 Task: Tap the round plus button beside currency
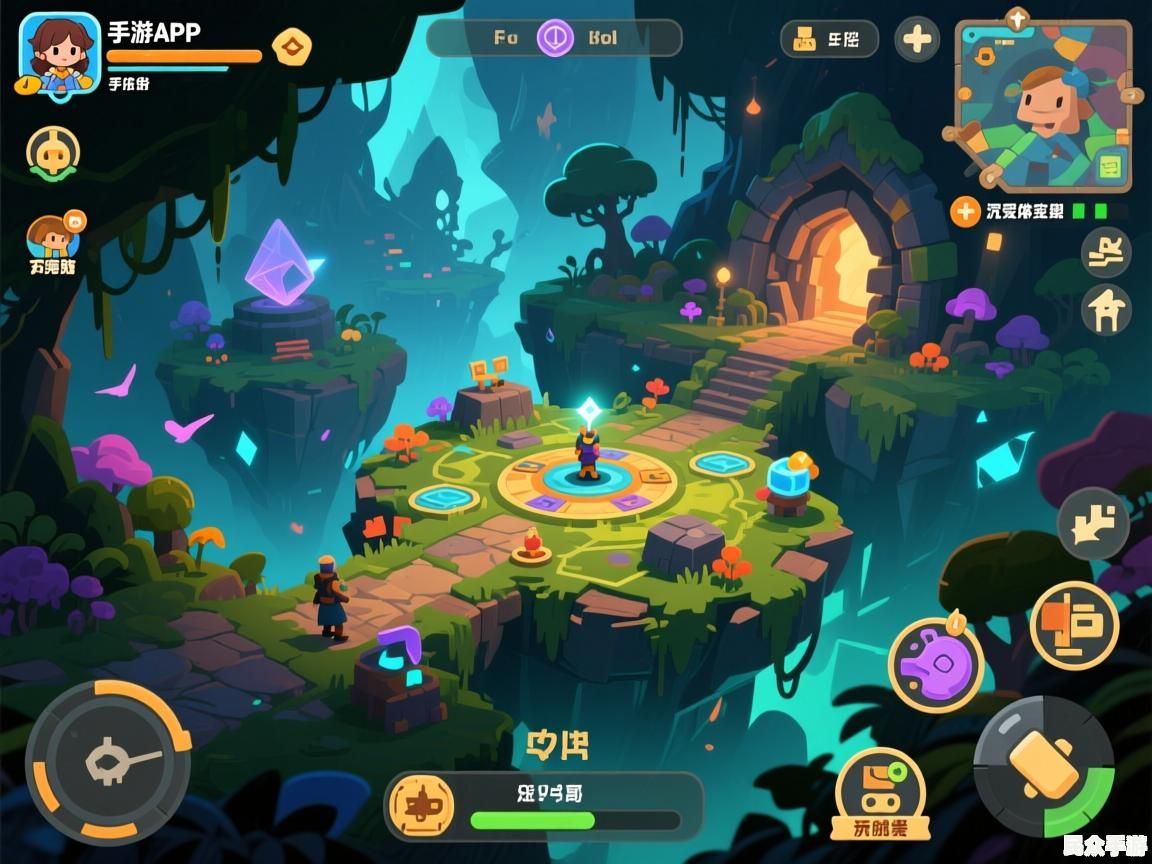pos(916,40)
